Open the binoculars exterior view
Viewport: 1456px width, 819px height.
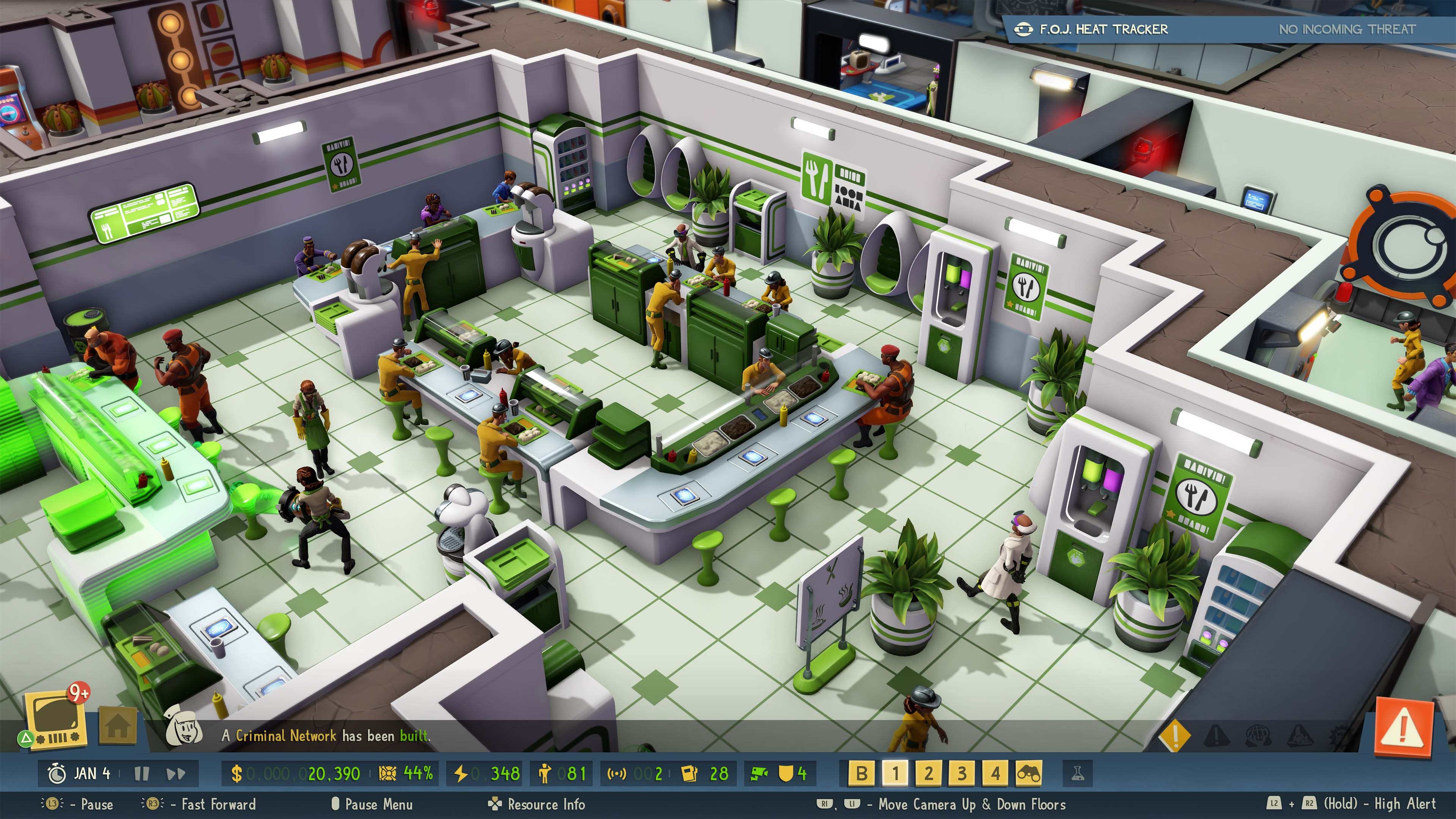(x=1028, y=773)
